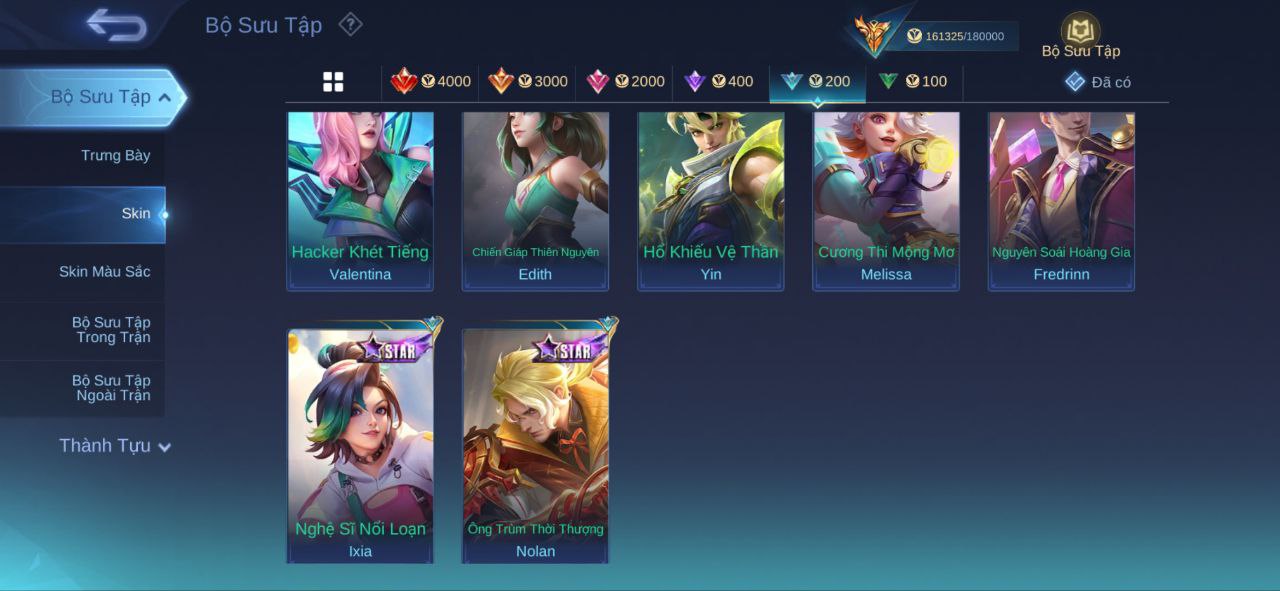This screenshot has width=1280, height=591.
Task: Select Valentina's Hacker Khét Tiếng skin card
Action: [x=360, y=200]
